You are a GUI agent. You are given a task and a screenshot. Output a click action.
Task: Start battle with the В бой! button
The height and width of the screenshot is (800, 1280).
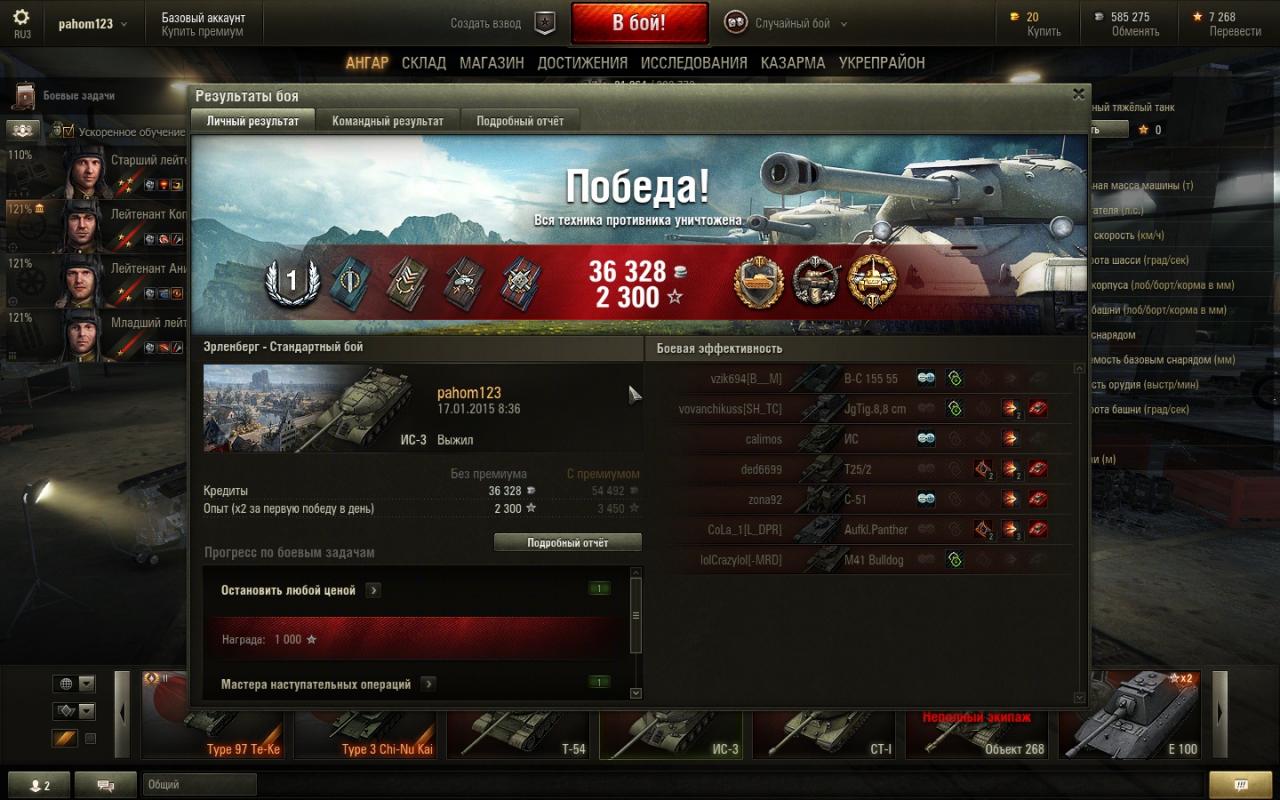[x=639, y=23]
